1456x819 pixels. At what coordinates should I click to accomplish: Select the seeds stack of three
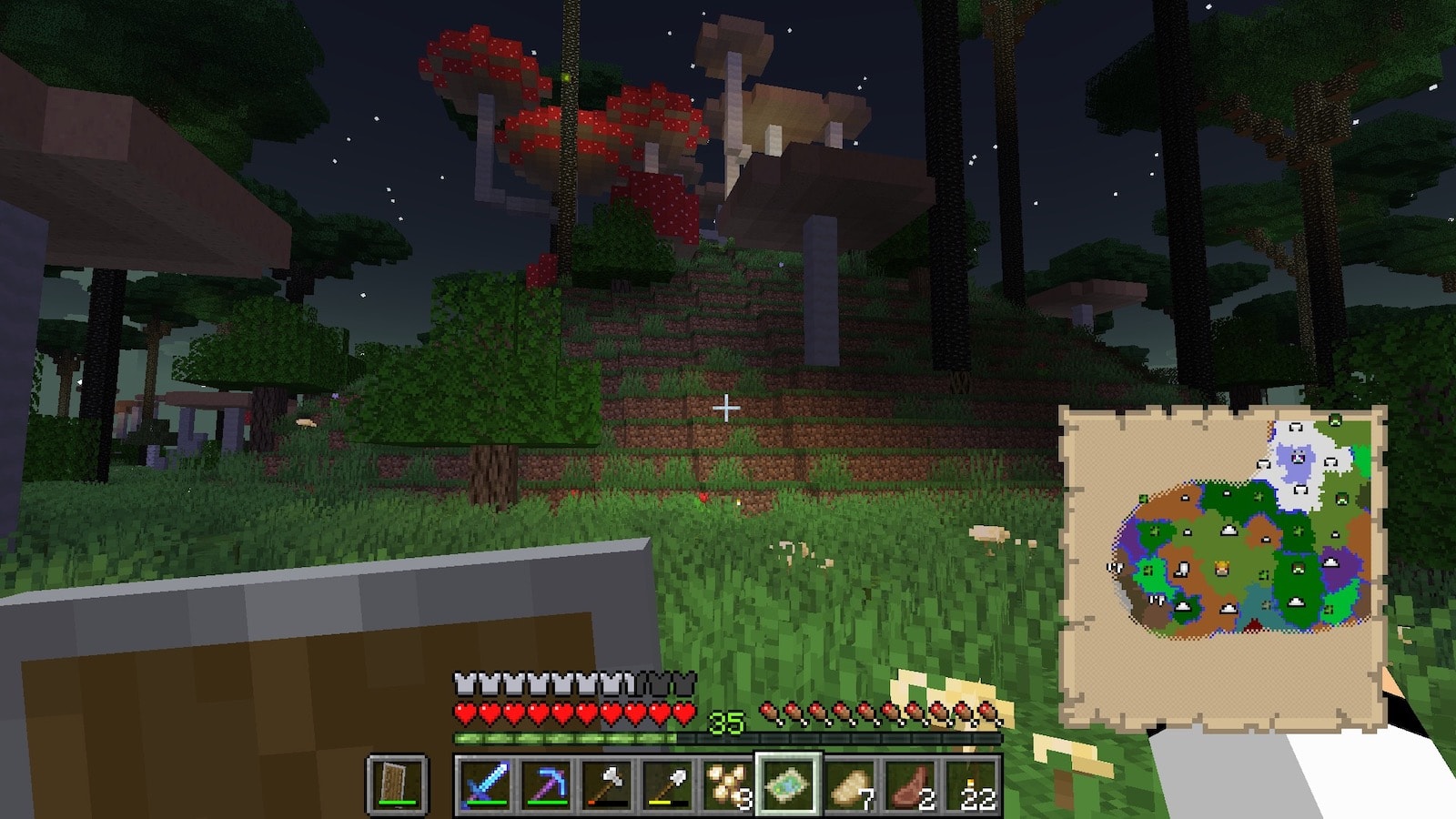click(727, 784)
